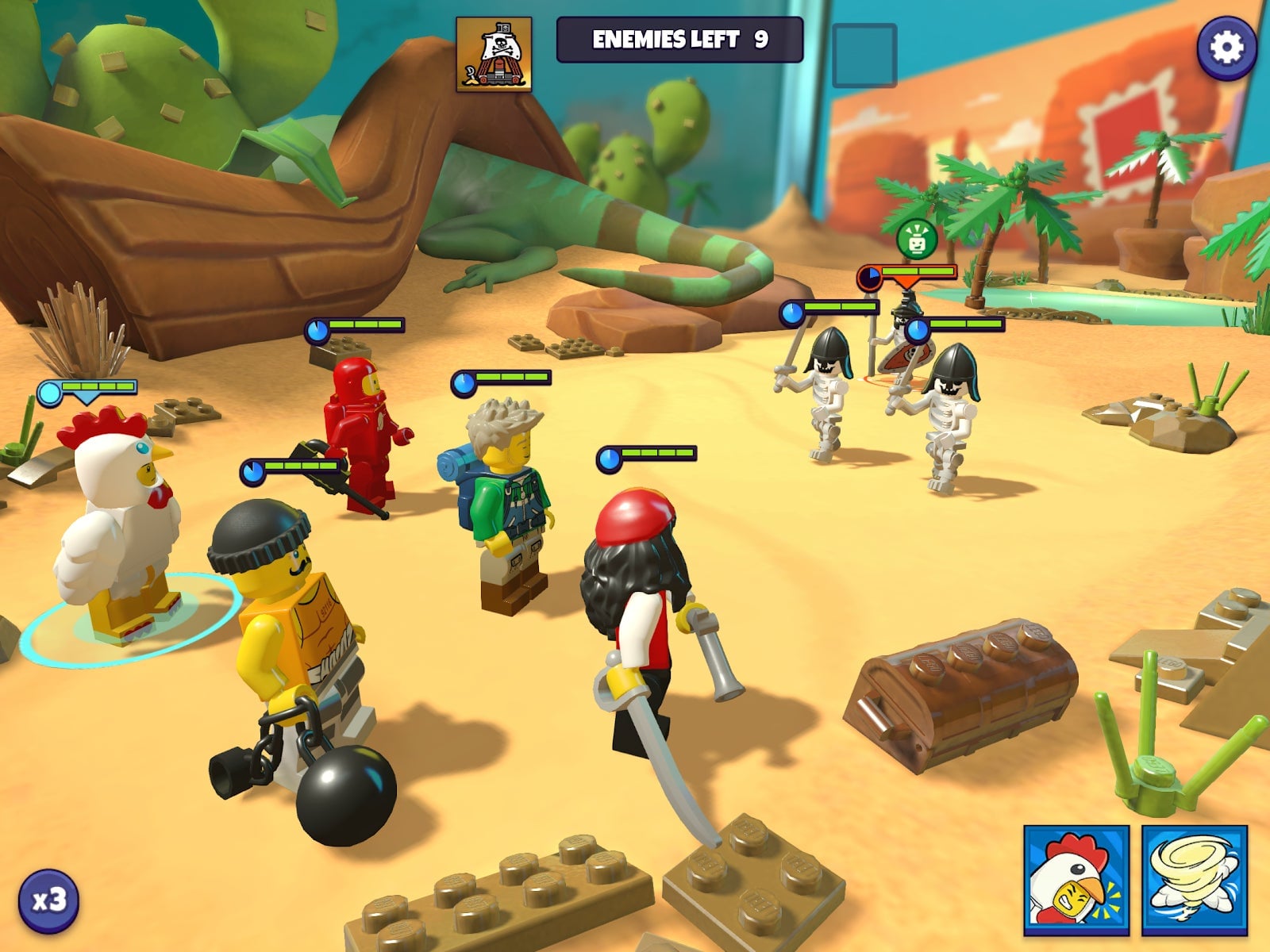Screen dimensions: 1270x952
Task: Activate the chicken suit ability
Action: coord(1076,879)
